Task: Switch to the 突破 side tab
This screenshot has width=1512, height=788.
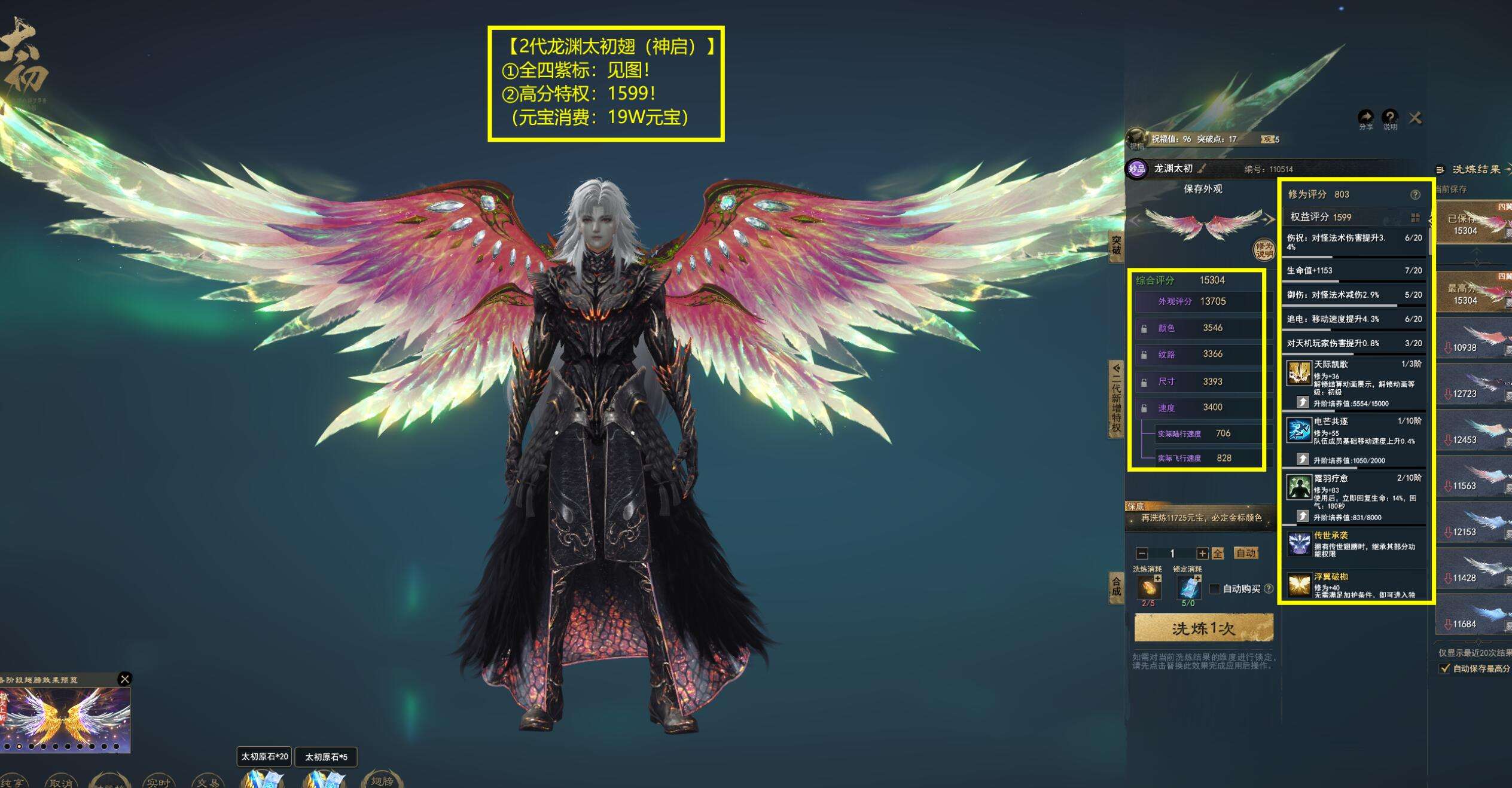Action: tap(1116, 246)
